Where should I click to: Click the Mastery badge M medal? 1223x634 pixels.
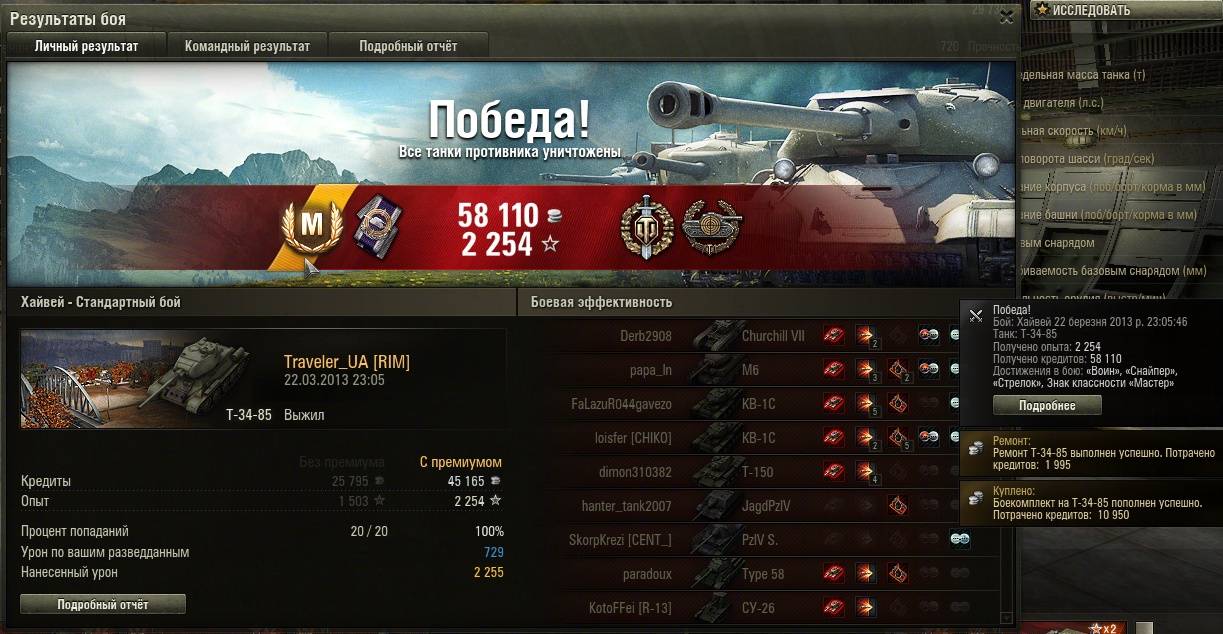click(313, 226)
